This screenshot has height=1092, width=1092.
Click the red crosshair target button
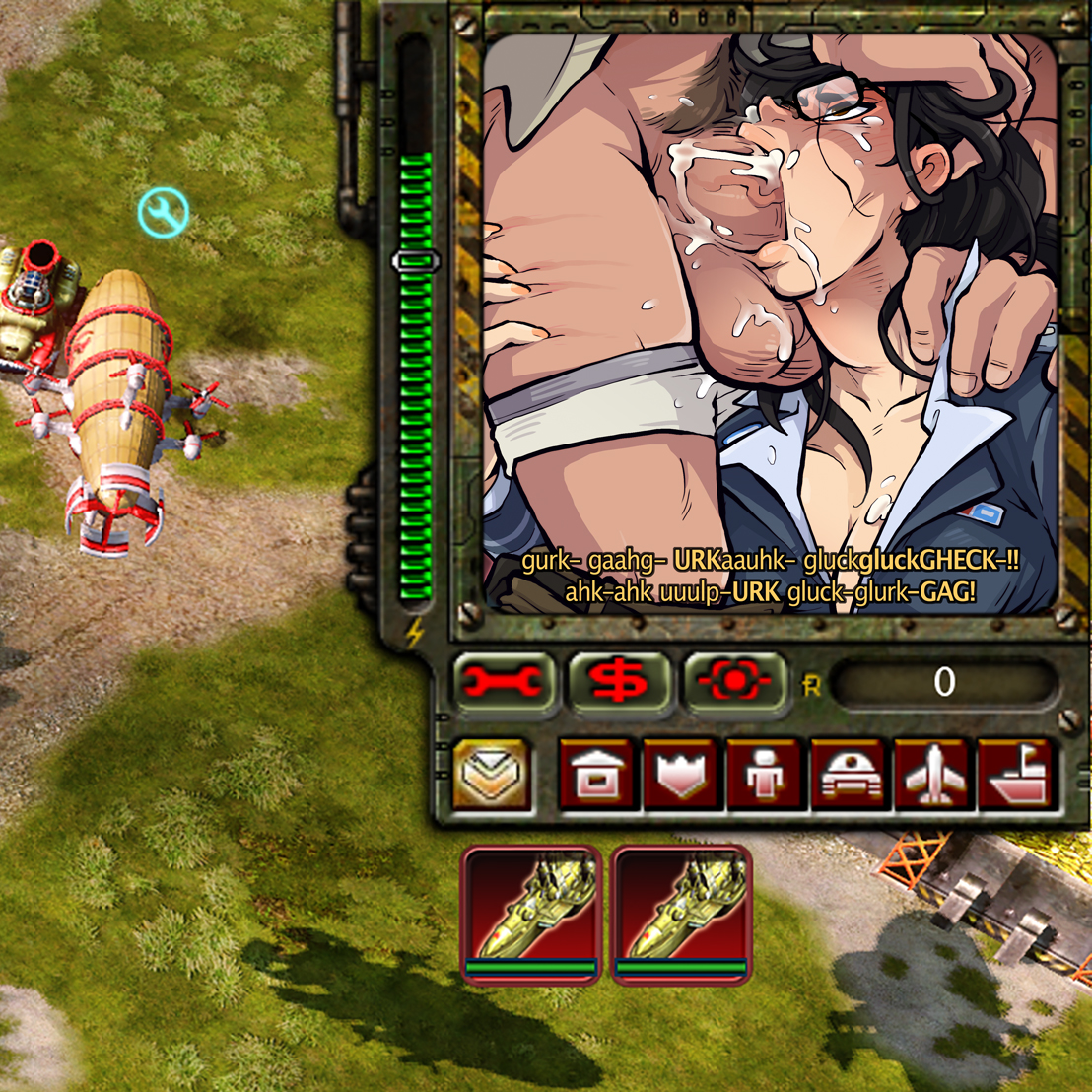[736, 682]
